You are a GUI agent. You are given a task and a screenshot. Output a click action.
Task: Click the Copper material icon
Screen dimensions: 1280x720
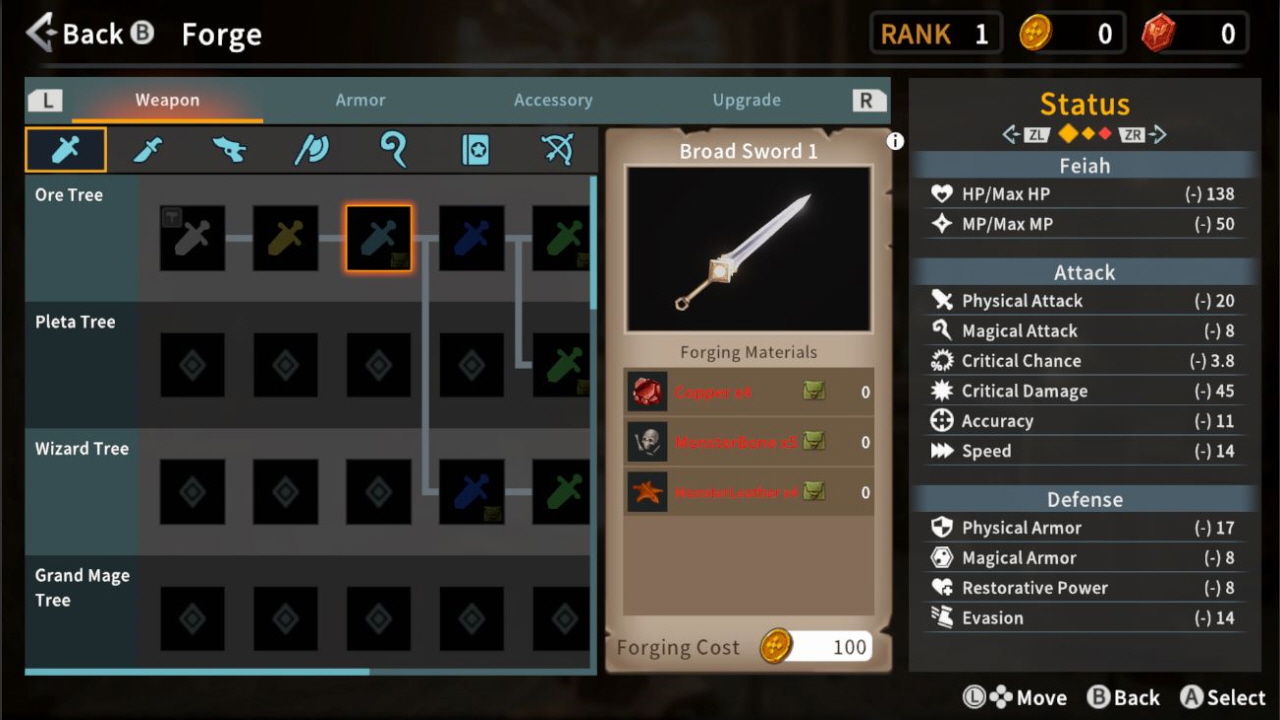click(x=647, y=391)
